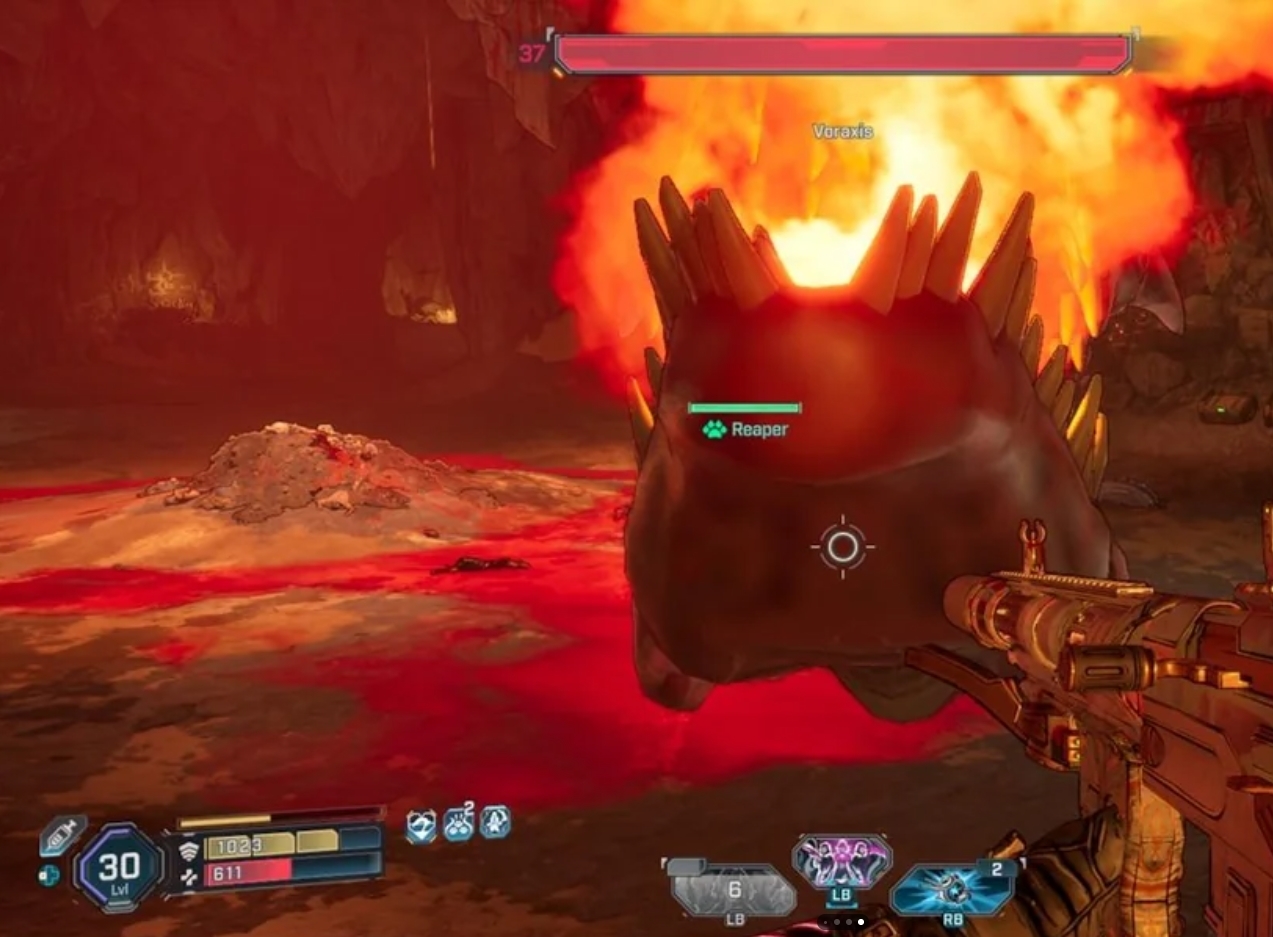The image size is (1273, 937).
Task: Activate the pink three-figure action skill
Action: pos(841,860)
